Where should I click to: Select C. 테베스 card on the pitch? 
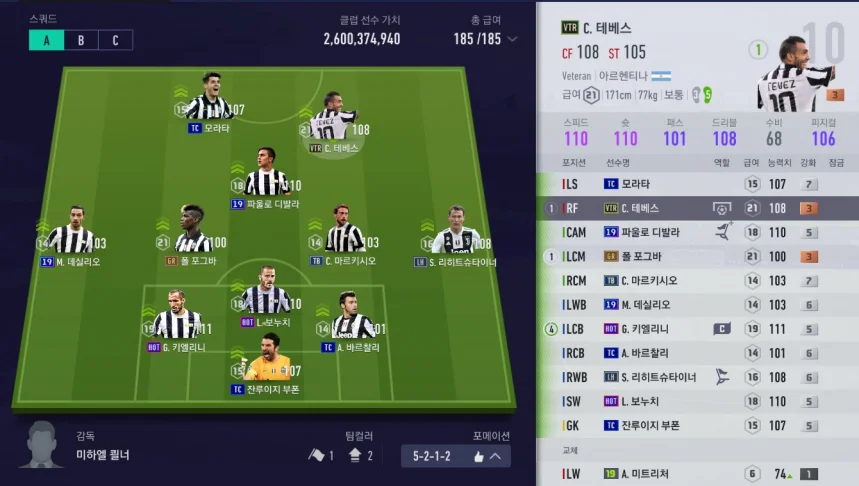[333, 122]
